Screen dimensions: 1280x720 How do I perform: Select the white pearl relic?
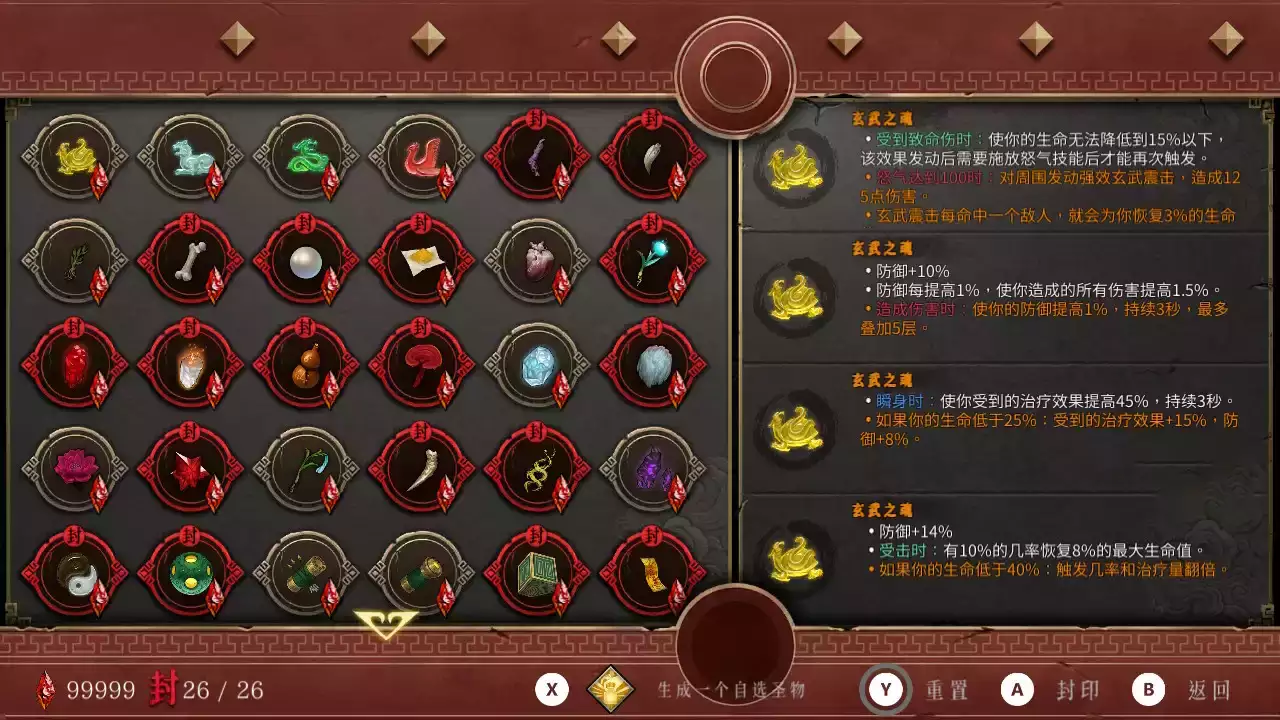point(305,265)
